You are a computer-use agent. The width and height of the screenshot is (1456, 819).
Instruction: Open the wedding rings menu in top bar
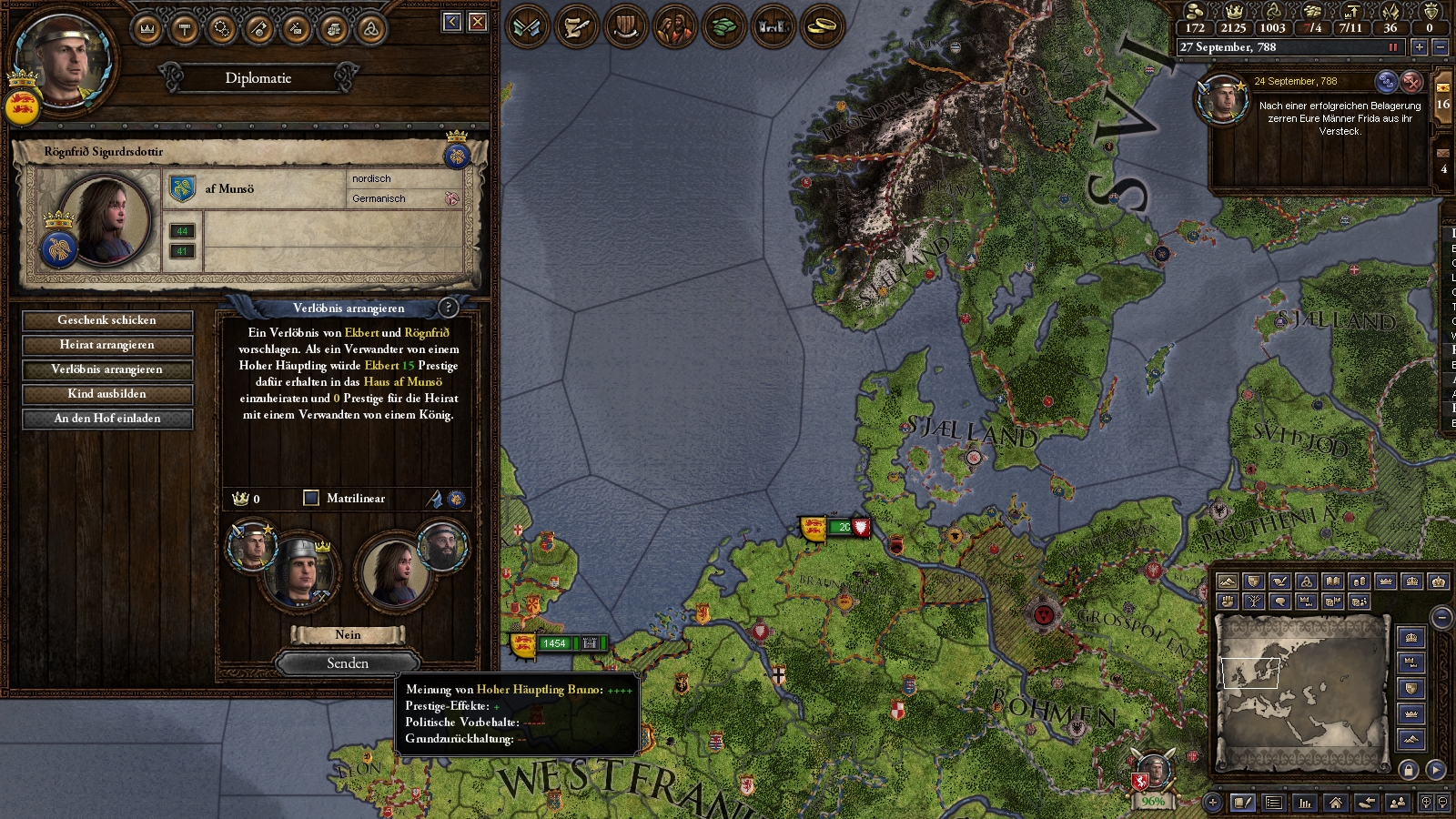[824, 26]
